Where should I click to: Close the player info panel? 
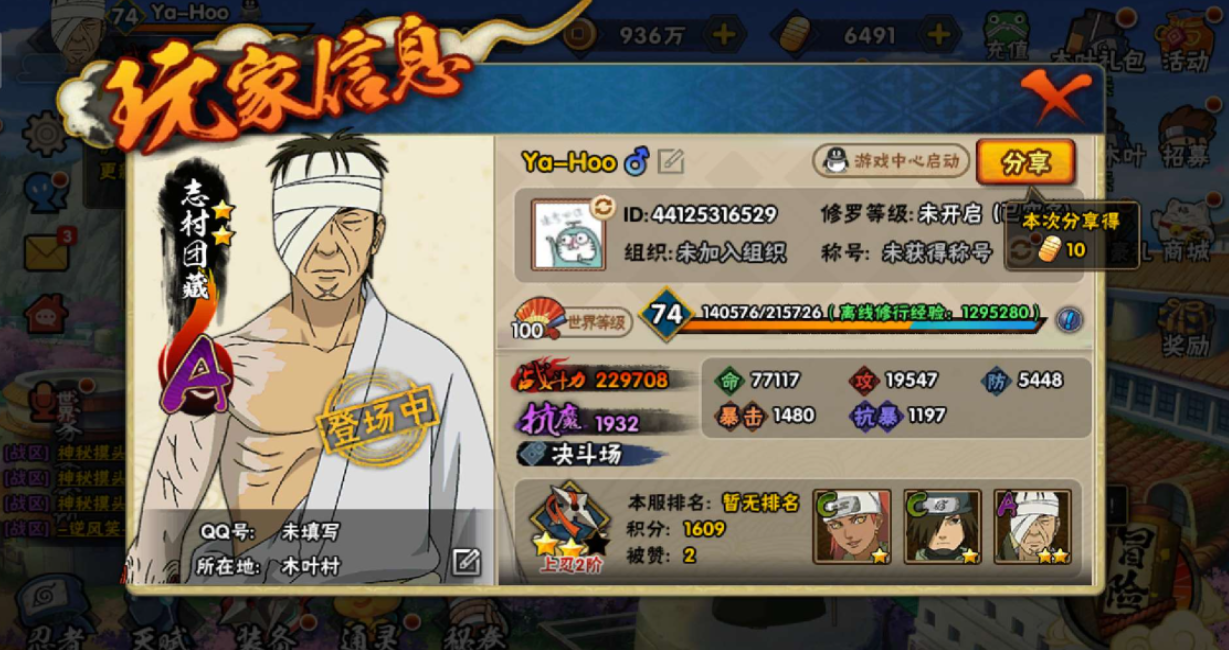(x=1055, y=96)
